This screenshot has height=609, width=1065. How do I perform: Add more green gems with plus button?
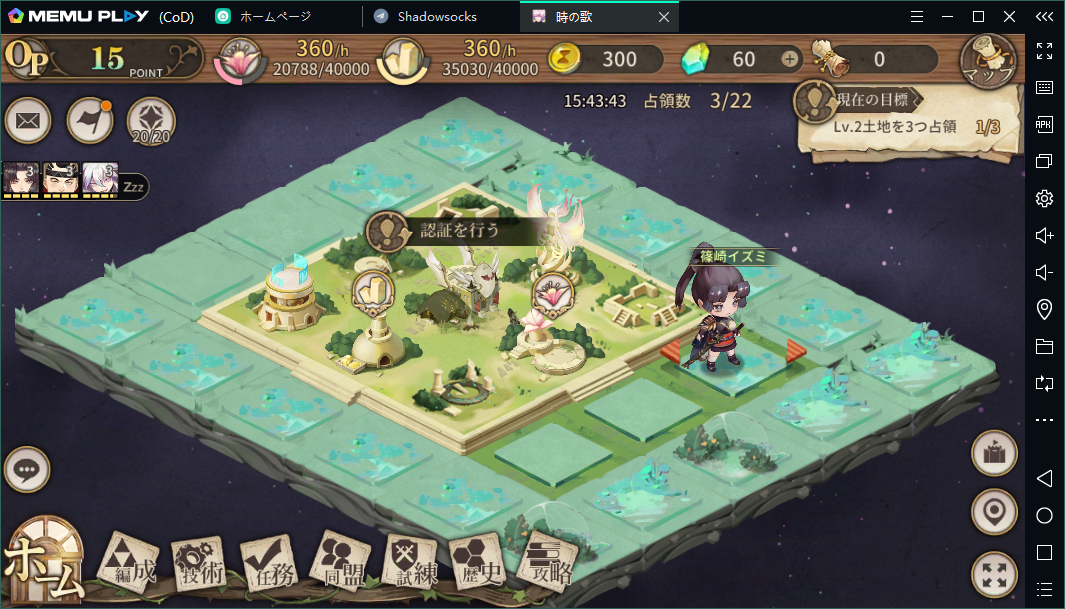tap(790, 59)
